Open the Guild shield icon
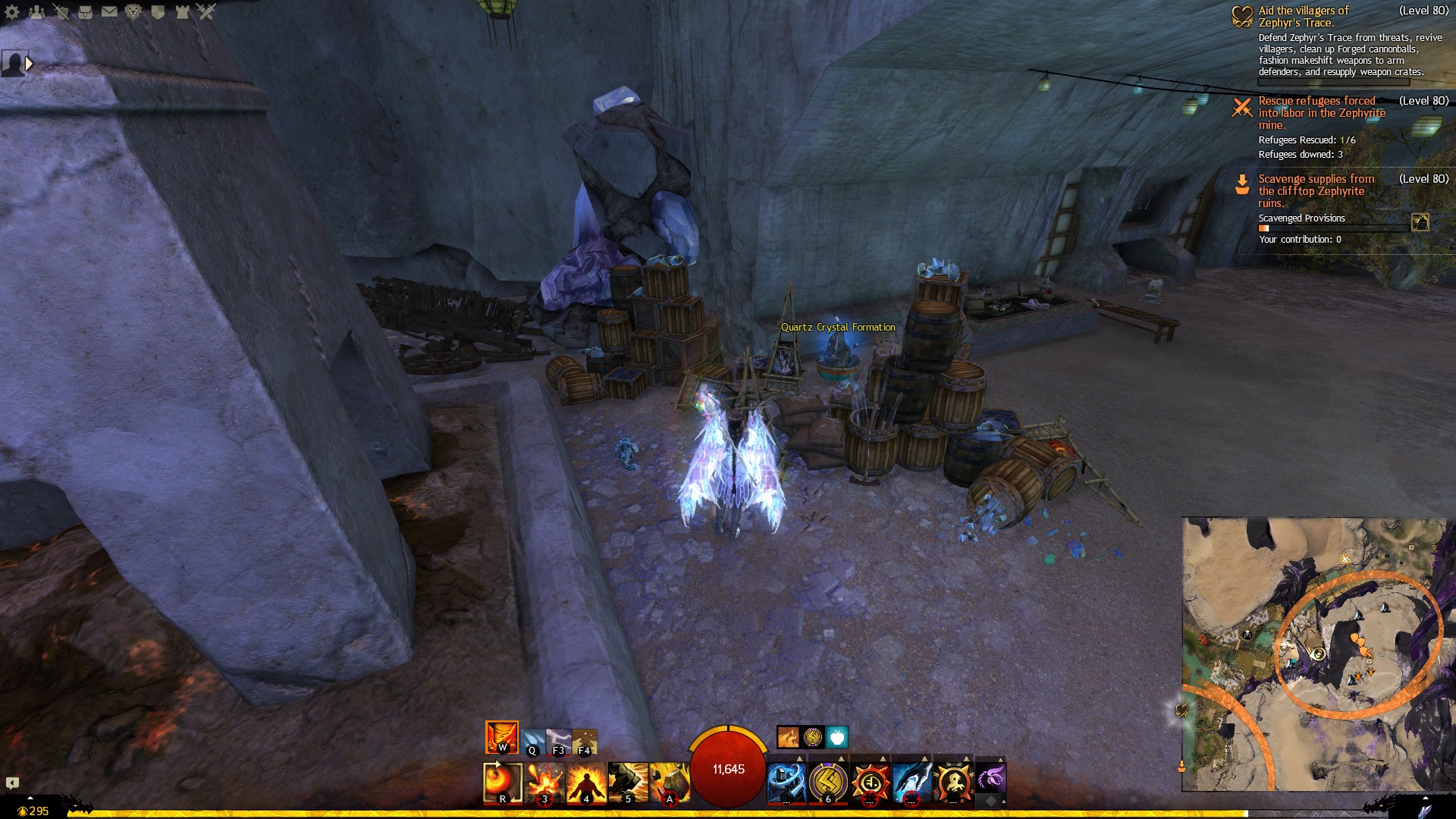Screen dimensions: 1456x819 (158, 11)
